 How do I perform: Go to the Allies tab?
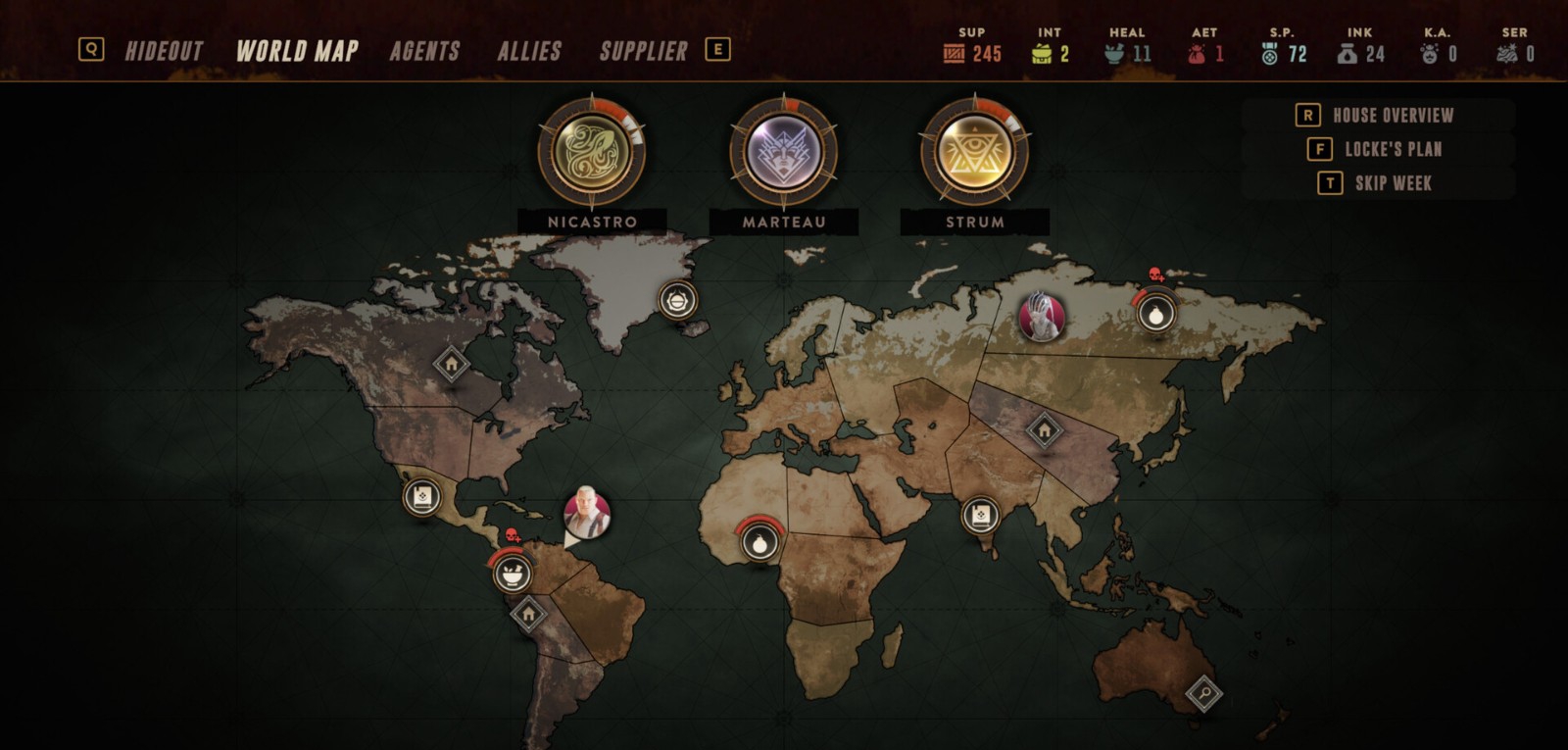click(x=529, y=51)
